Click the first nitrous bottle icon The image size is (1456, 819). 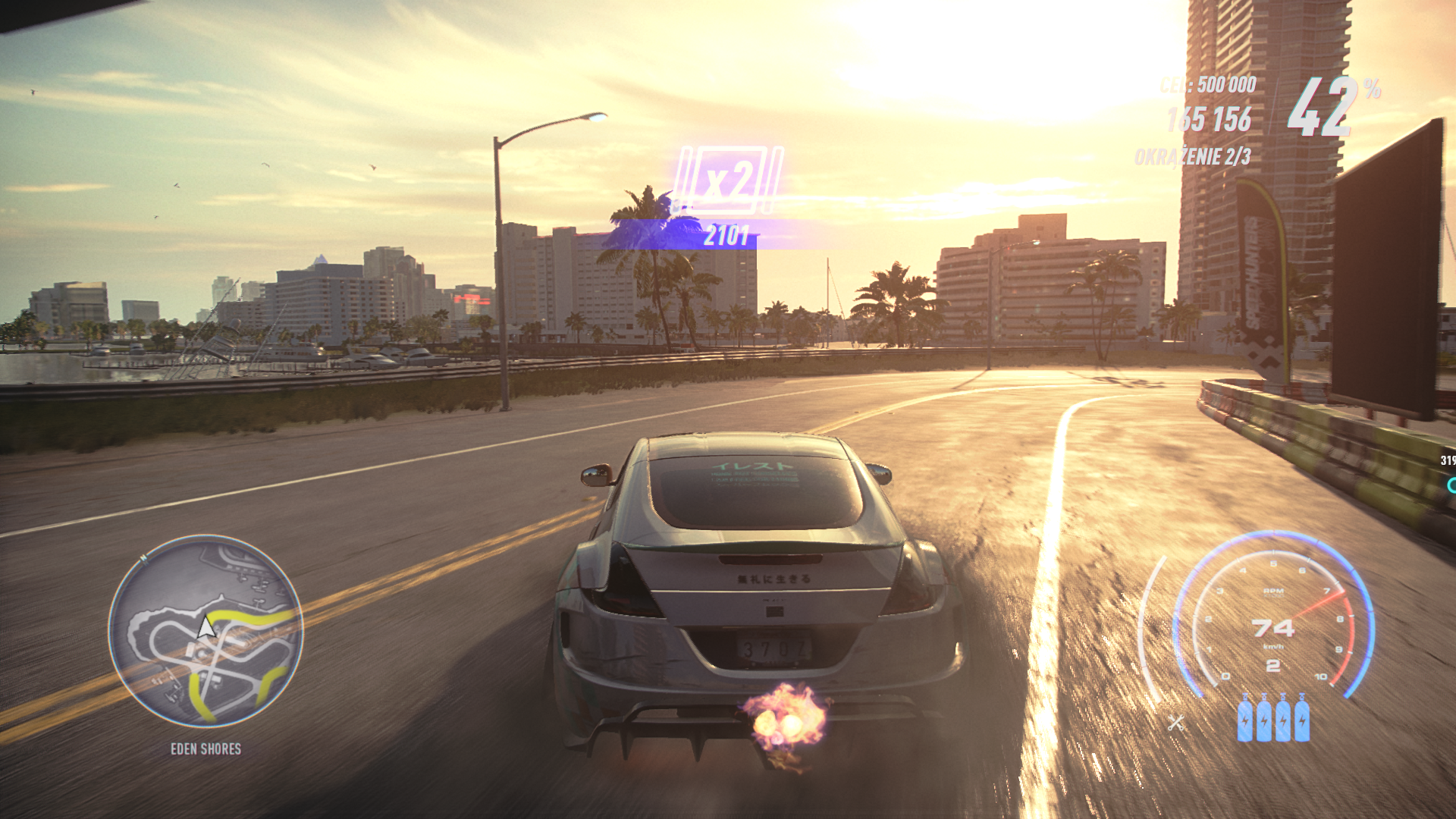point(1245,723)
